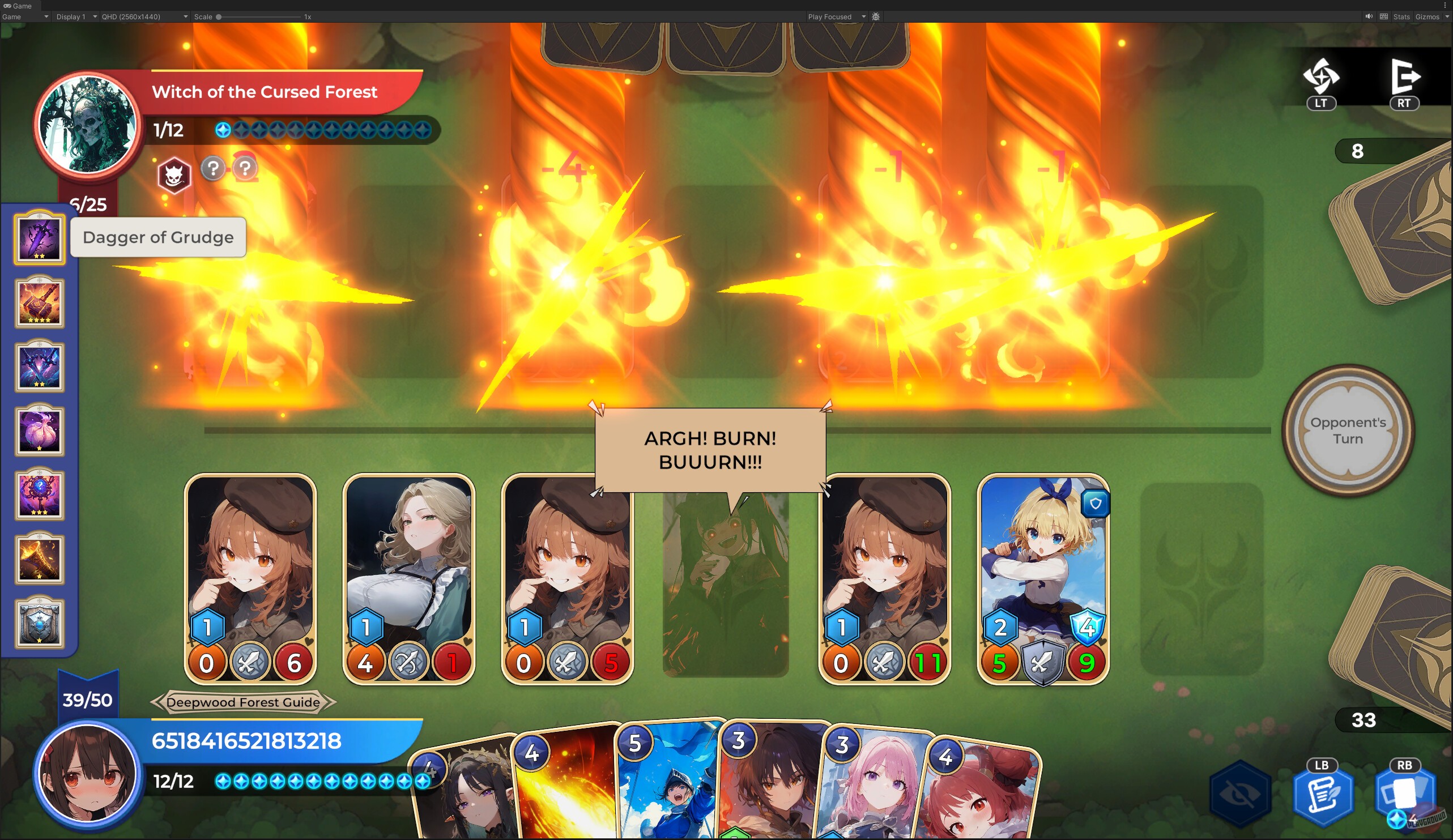The image size is (1453, 840).
Task: Activate the LT ability in the top-right corner
Action: click(1320, 80)
